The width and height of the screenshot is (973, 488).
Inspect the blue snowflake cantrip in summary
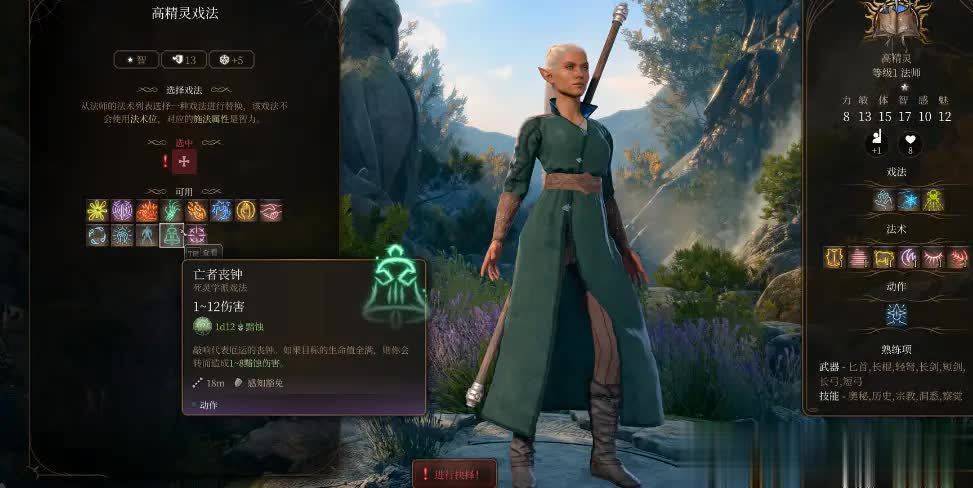point(908,200)
